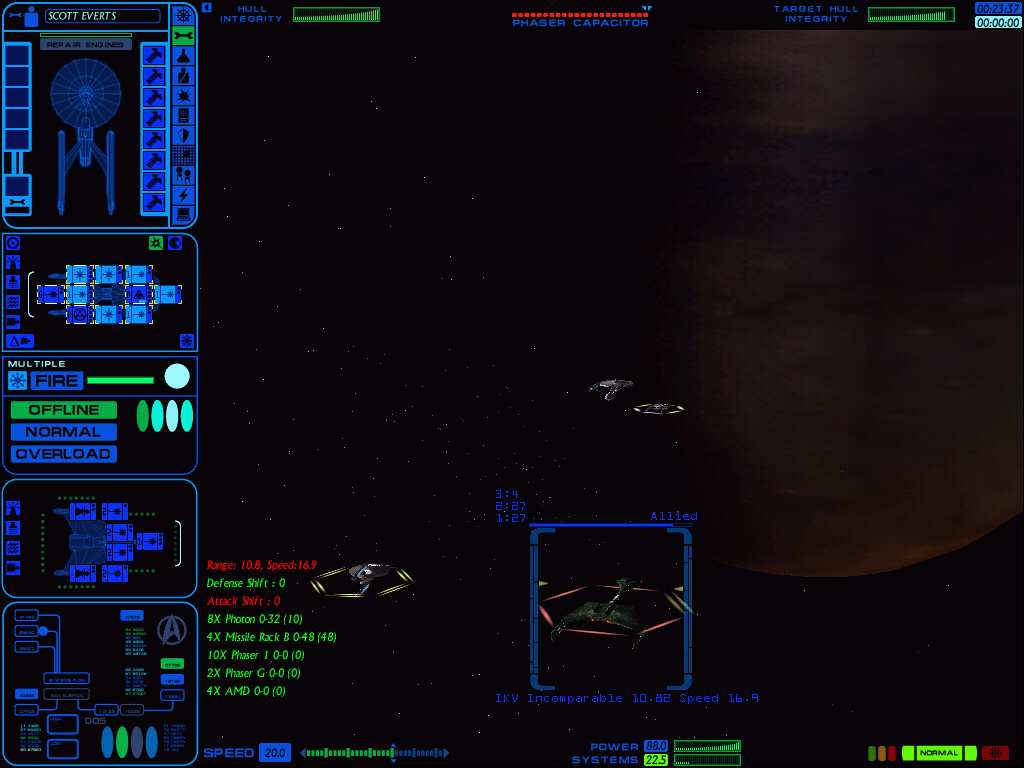Switch to the science flask tab
The height and width of the screenshot is (768, 1024).
point(183,55)
